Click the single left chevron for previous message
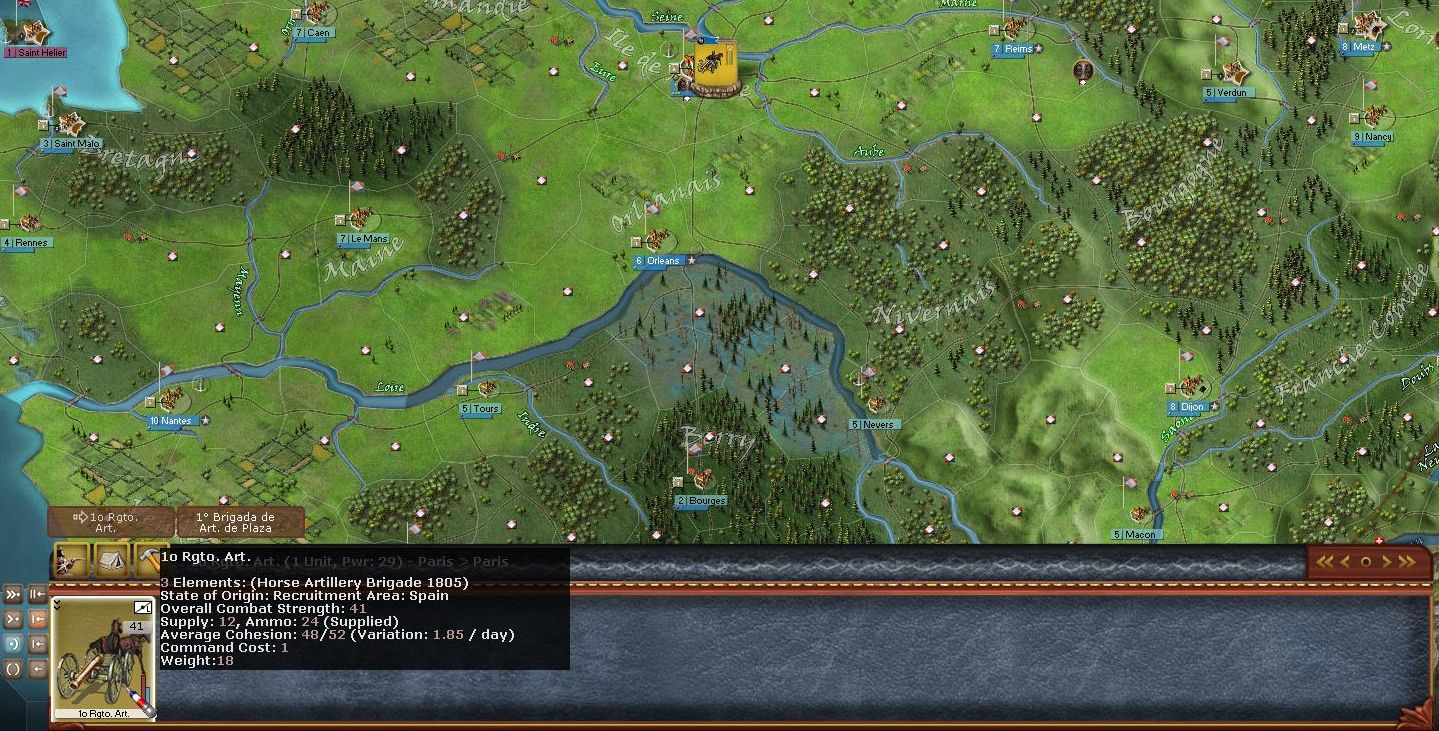 pyautogui.click(x=1345, y=561)
